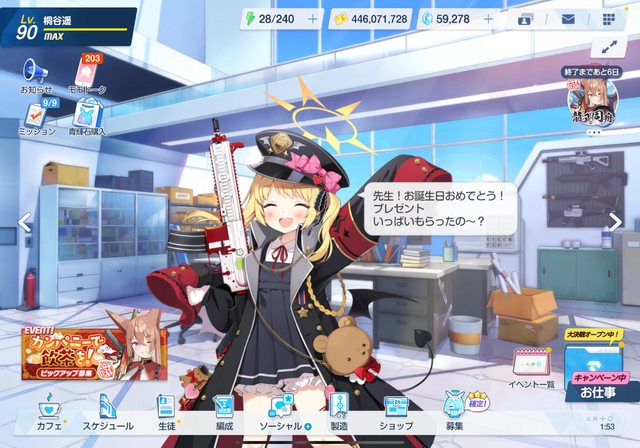
Task: Open the mailbox envelope icon
Action: (x=568, y=19)
